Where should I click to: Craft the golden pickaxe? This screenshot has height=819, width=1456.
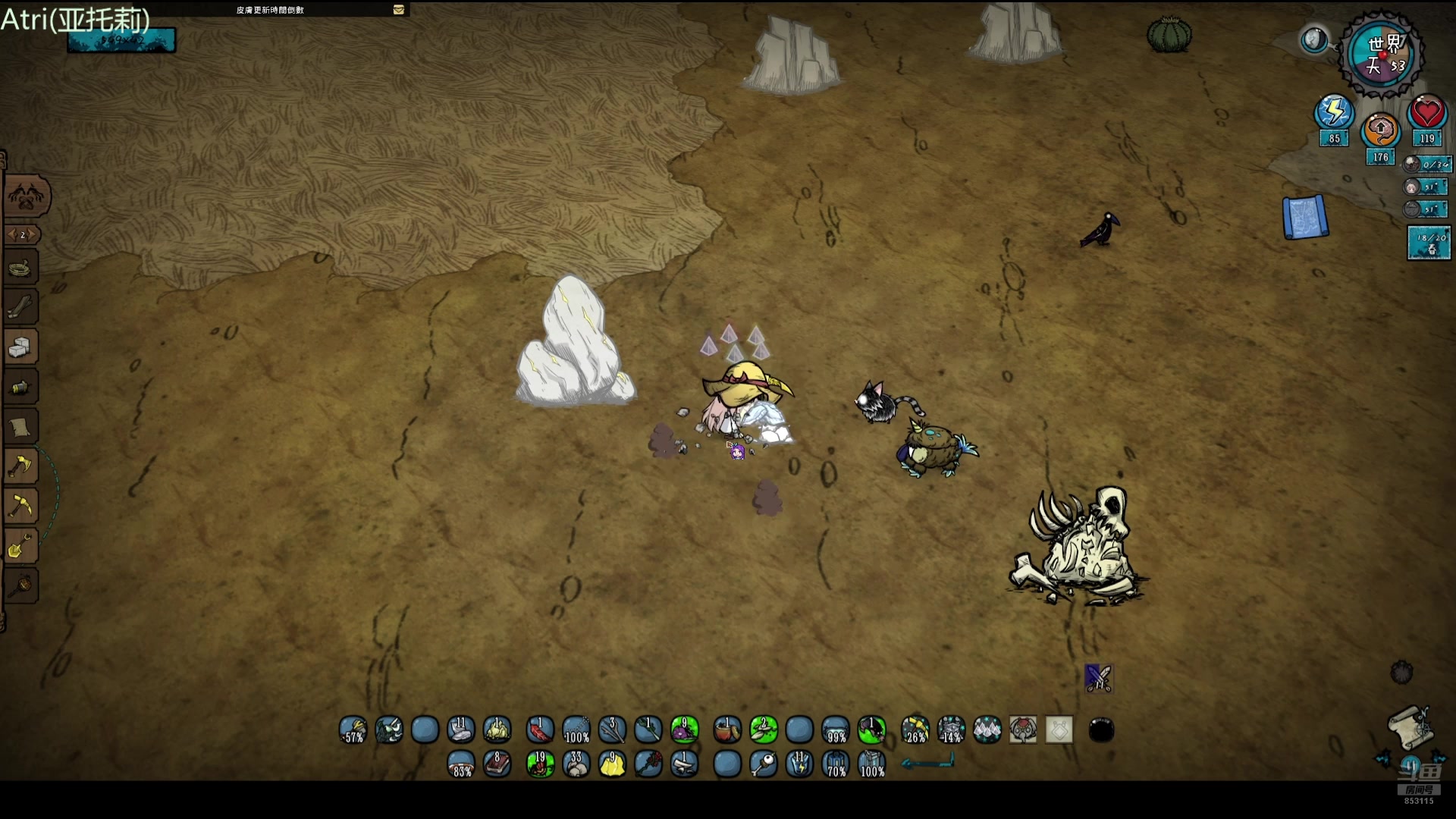[x=20, y=507]
